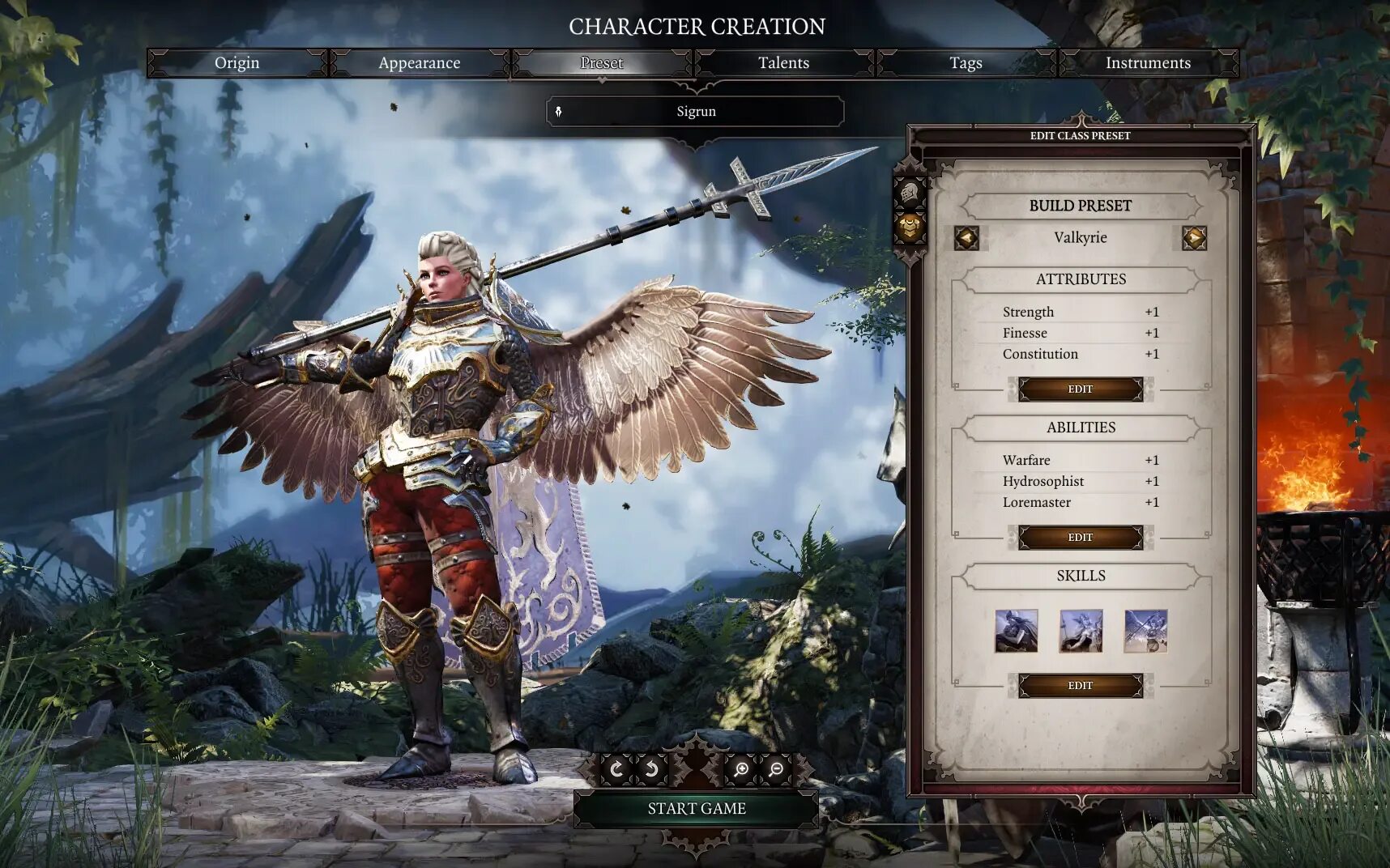Switch to the Origin tab

tap(237, 63)
